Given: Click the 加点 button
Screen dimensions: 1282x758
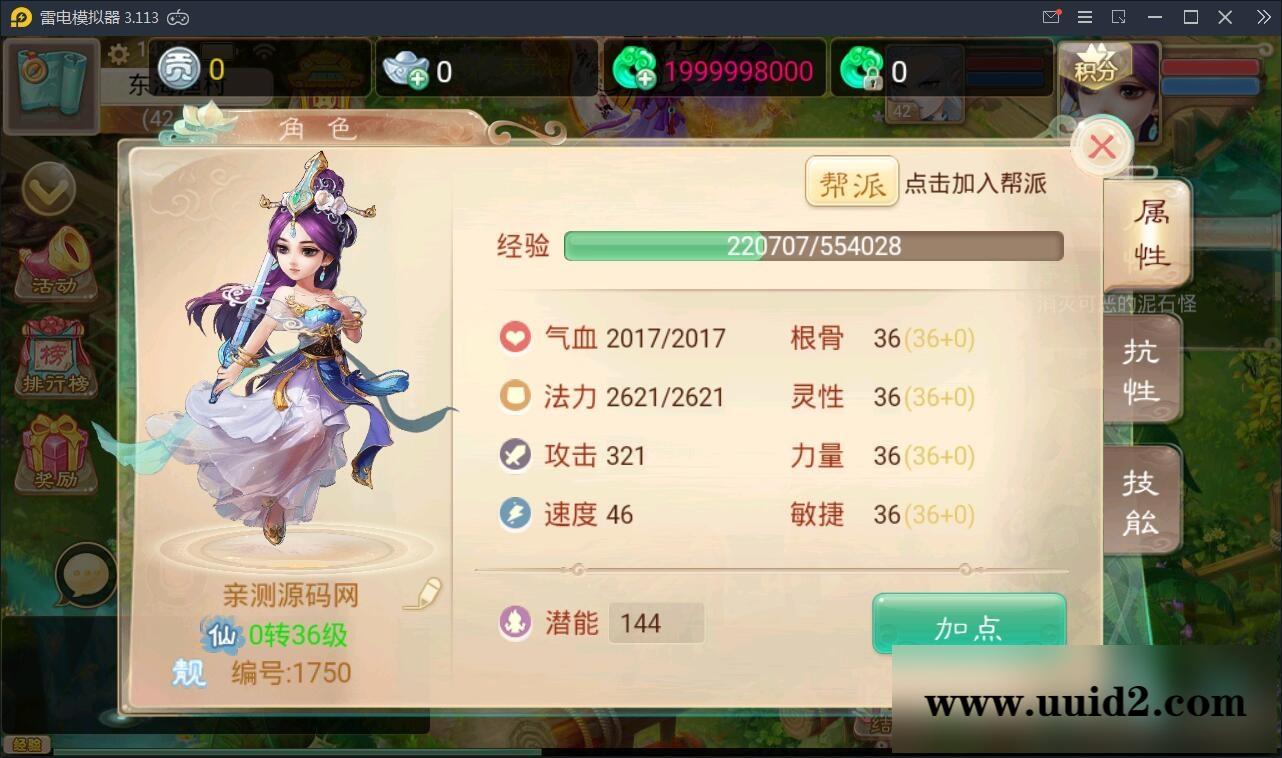Looking at the screenshot, I should 968,624.
